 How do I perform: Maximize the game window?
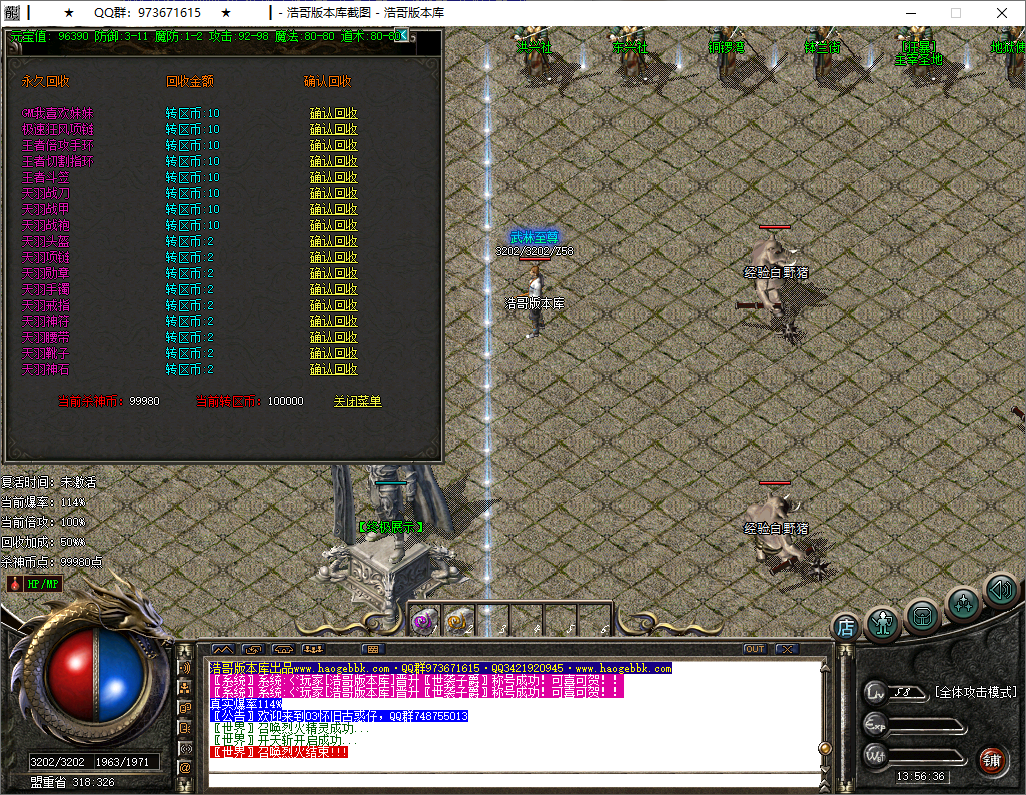pyautogui.click(x=955, y=13)
